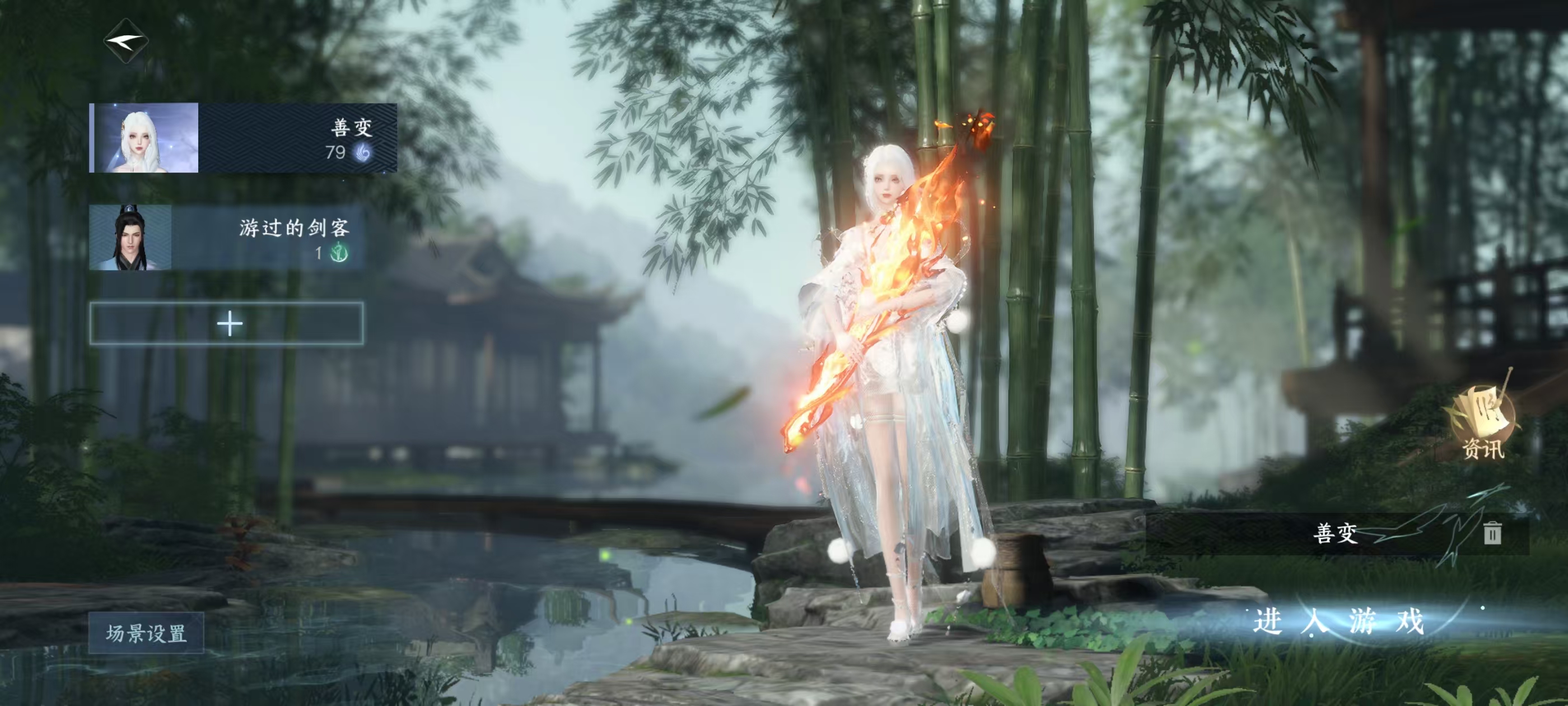Delete character using the trash can icon
This screenshot has height=706, width=1568.
[x=1491, y=533]
